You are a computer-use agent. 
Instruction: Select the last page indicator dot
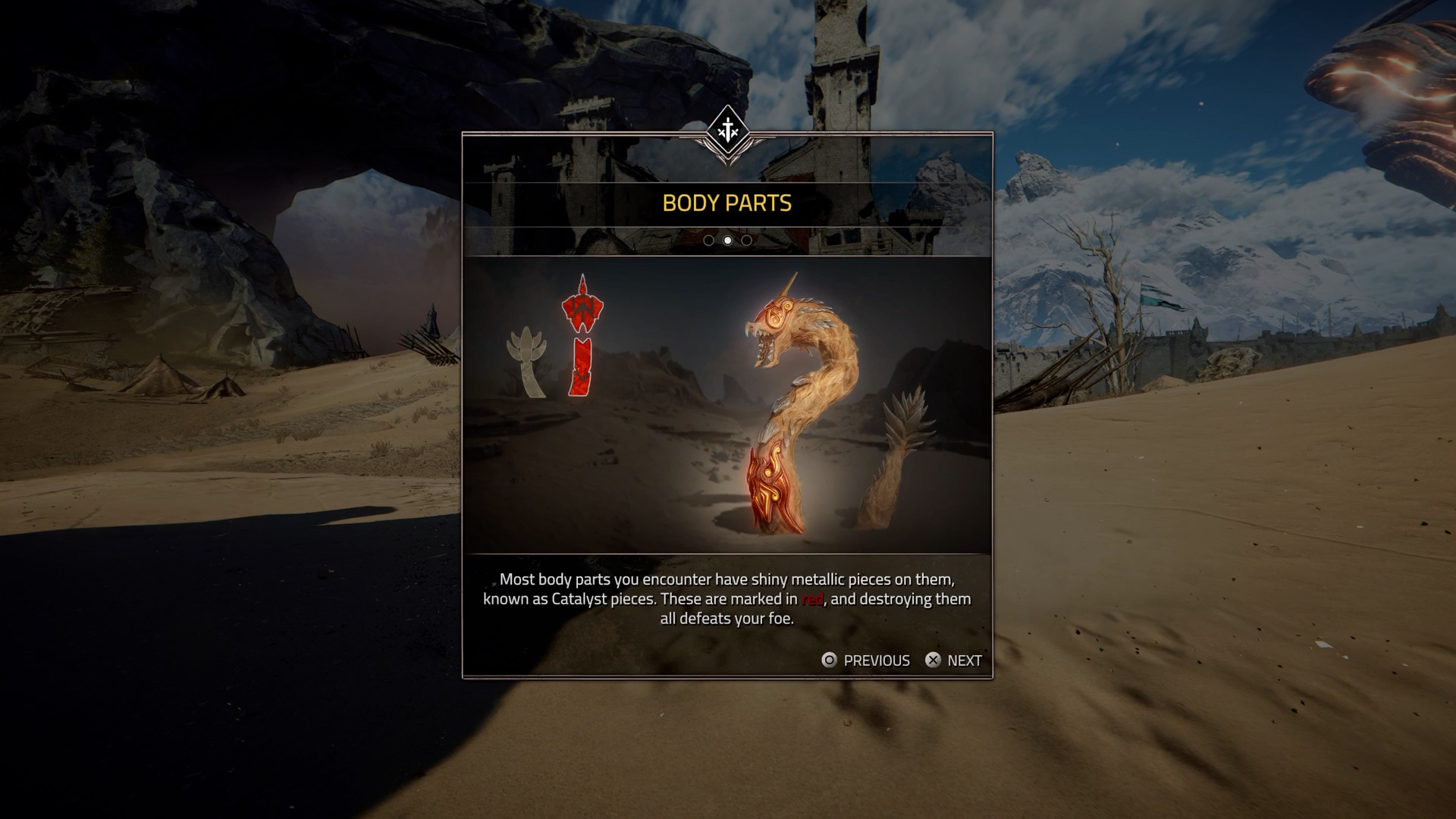pyautogui.click(x=747, y=240)
